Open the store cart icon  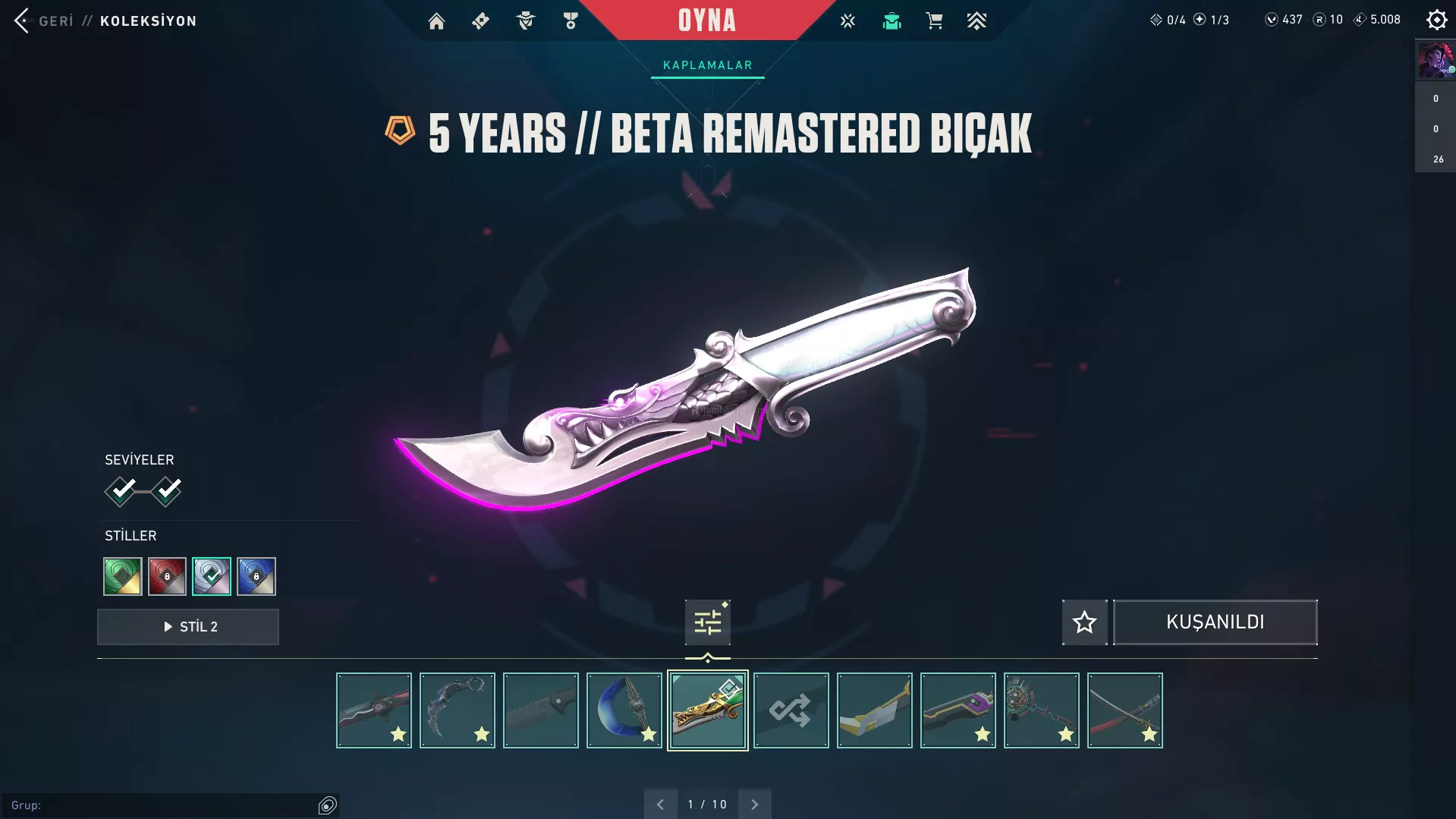(x=934, y=21)
